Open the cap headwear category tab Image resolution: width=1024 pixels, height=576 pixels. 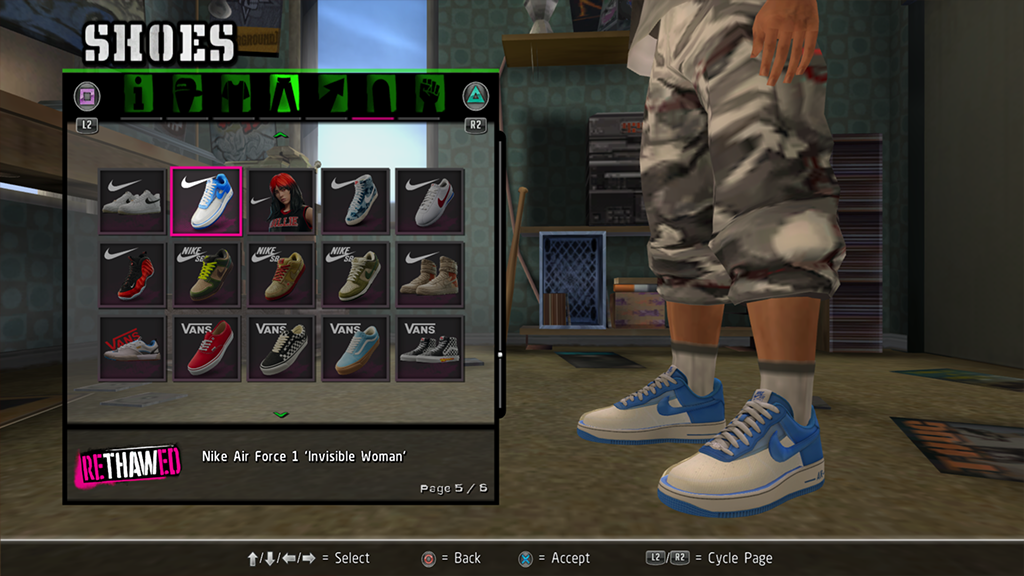[x=187, y=96]
